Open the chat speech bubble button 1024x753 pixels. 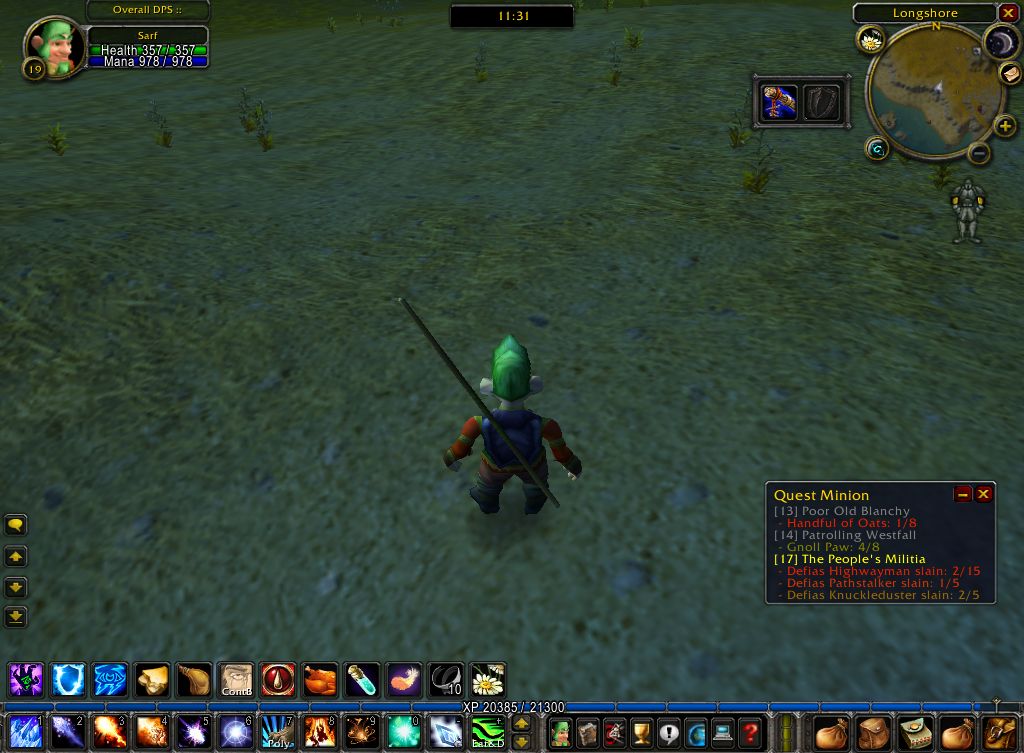pos(16,525)
